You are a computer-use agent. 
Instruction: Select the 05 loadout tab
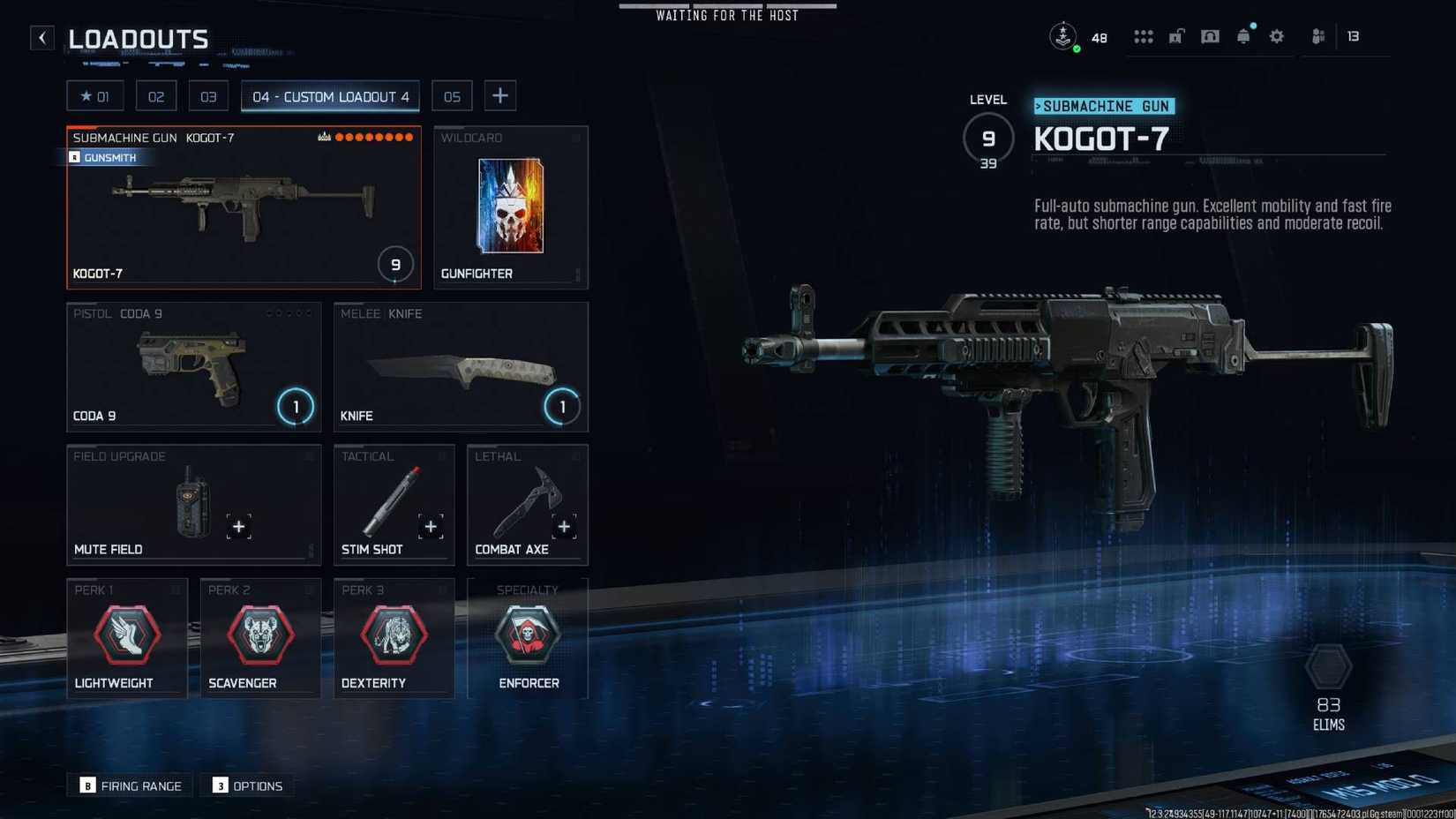point(451,95)
